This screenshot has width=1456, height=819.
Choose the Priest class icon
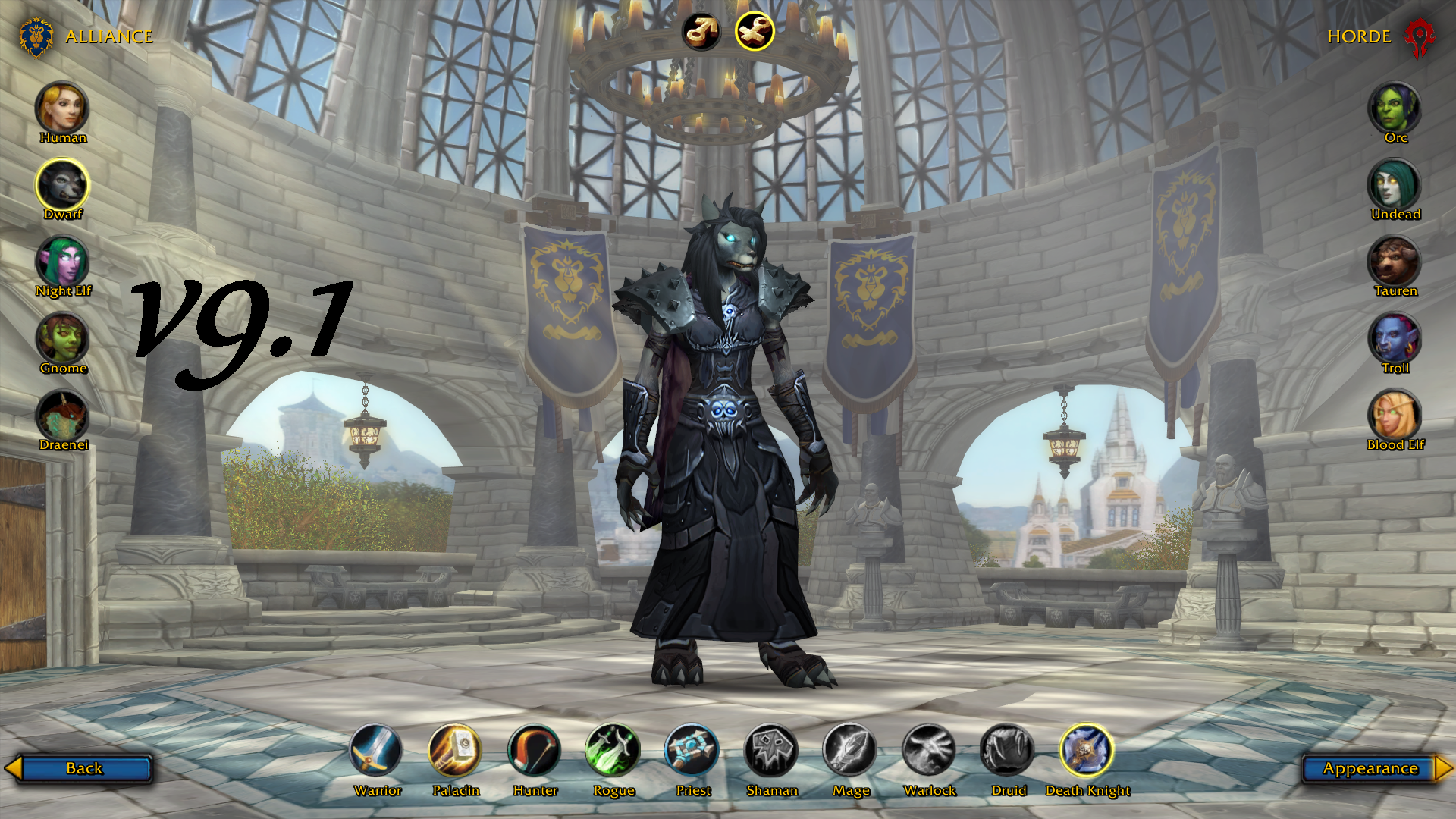[692, 751]
